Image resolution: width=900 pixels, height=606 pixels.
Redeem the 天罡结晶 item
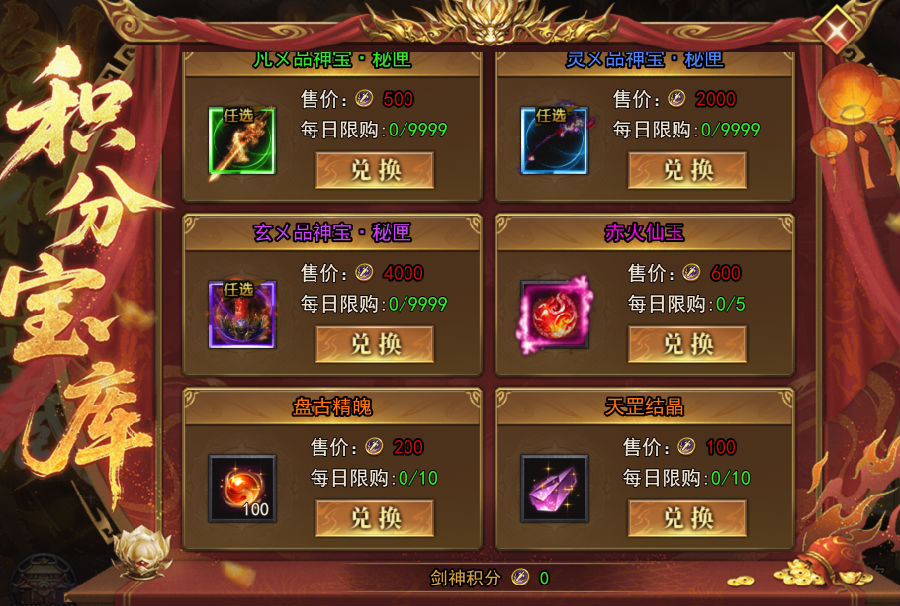tap(687, 518)
